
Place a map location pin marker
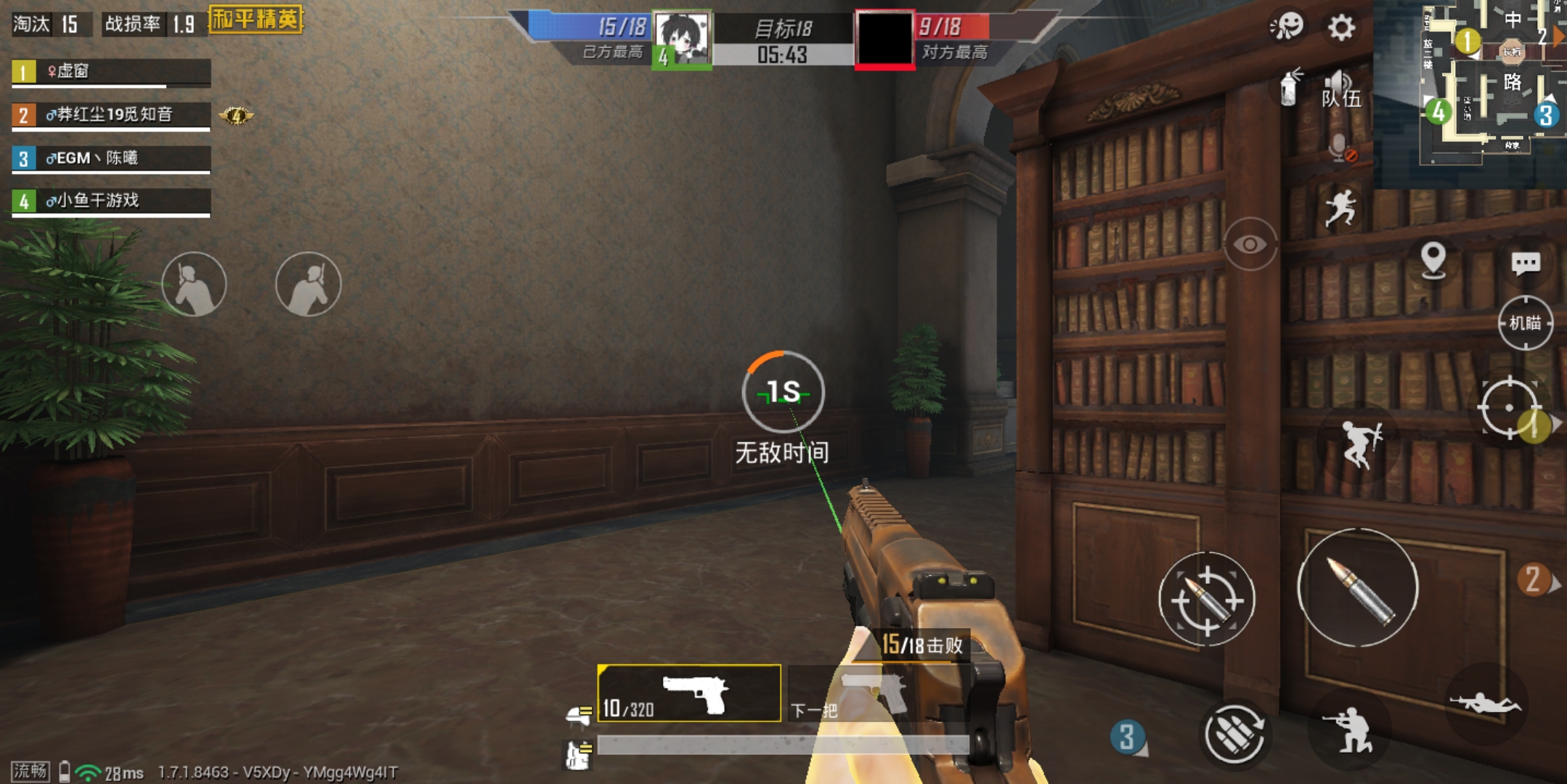[x=1433, y=259]
